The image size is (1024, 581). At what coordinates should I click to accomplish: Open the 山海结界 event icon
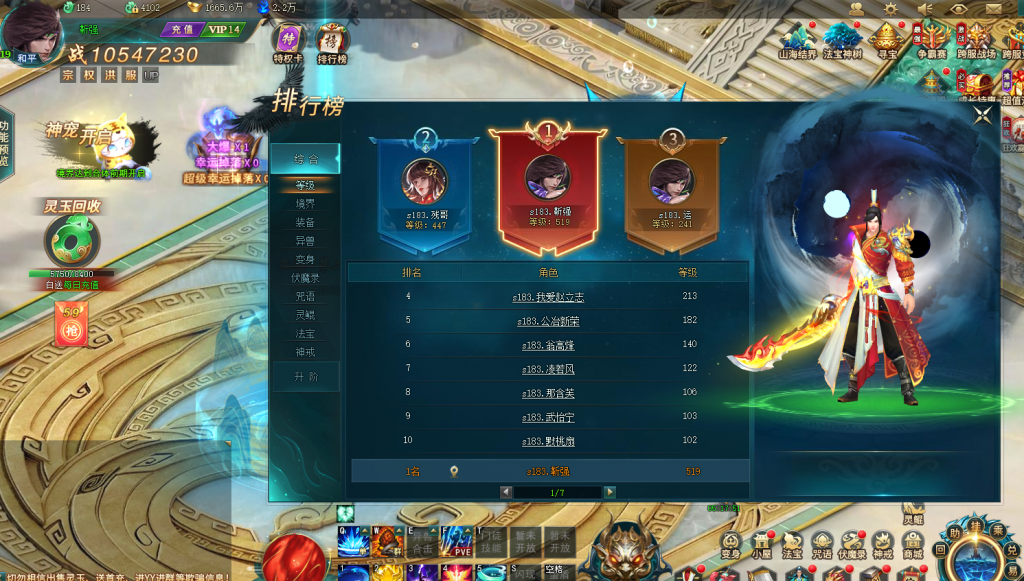(x=797, y=40)
